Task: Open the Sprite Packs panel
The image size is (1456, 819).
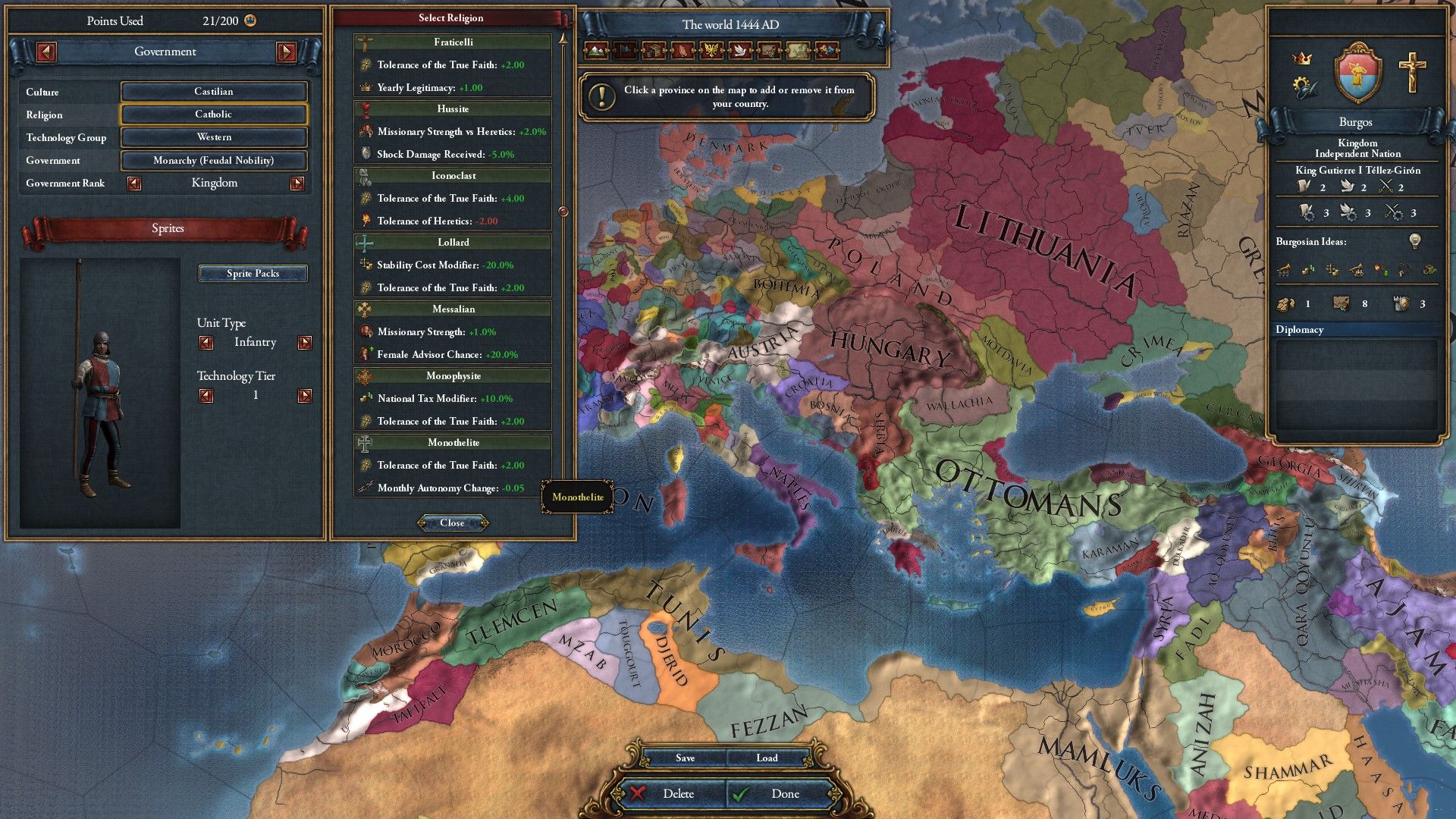Action: coord(253,273)
